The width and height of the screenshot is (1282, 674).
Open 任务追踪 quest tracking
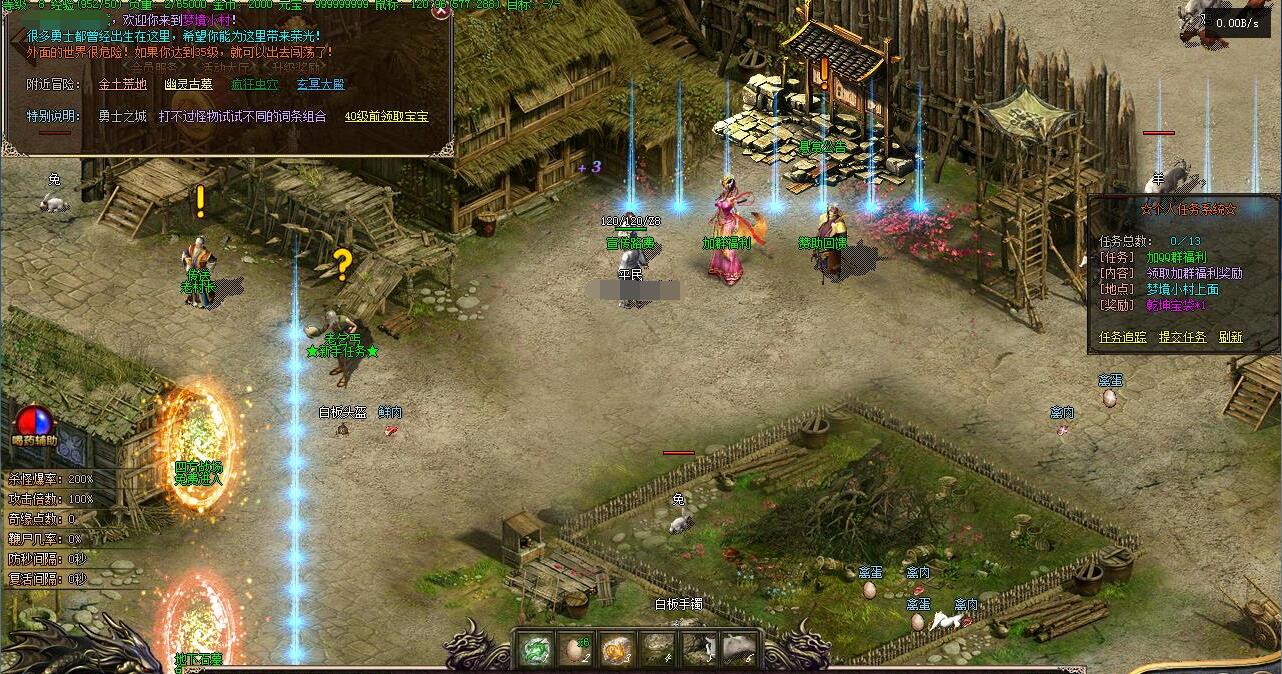click(1123, 337)
